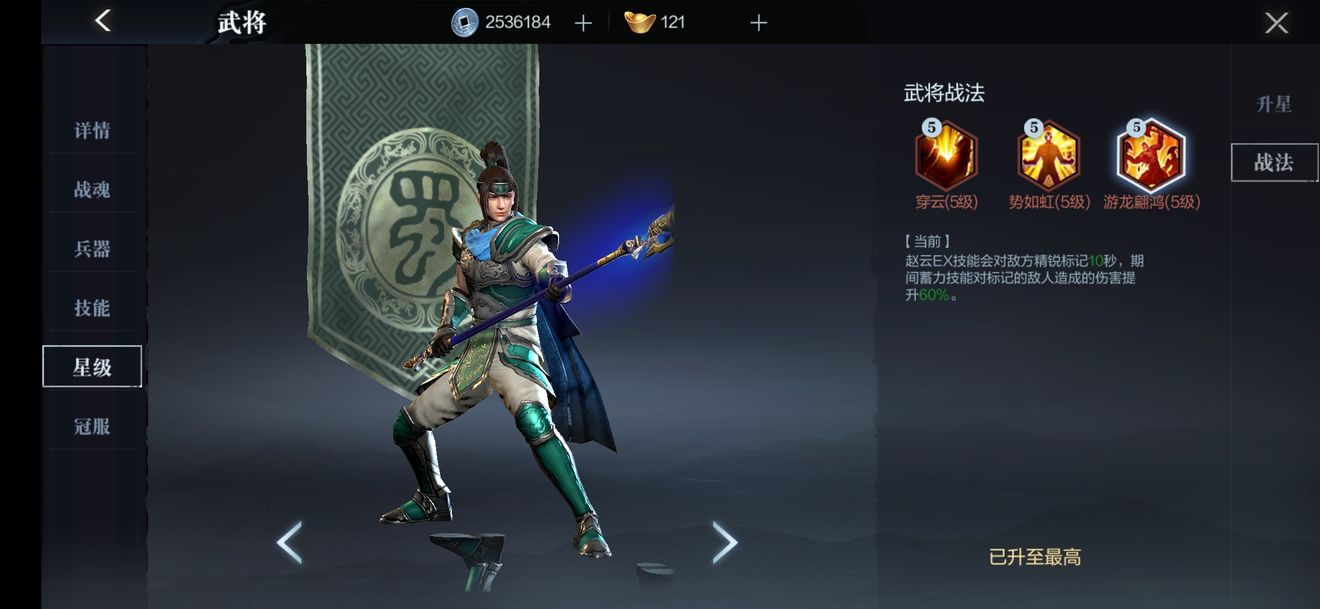The width and height of the screenshot is (1320, 609).
Task: Select the 穿云 tactic icon
Action: click(945, 156)
